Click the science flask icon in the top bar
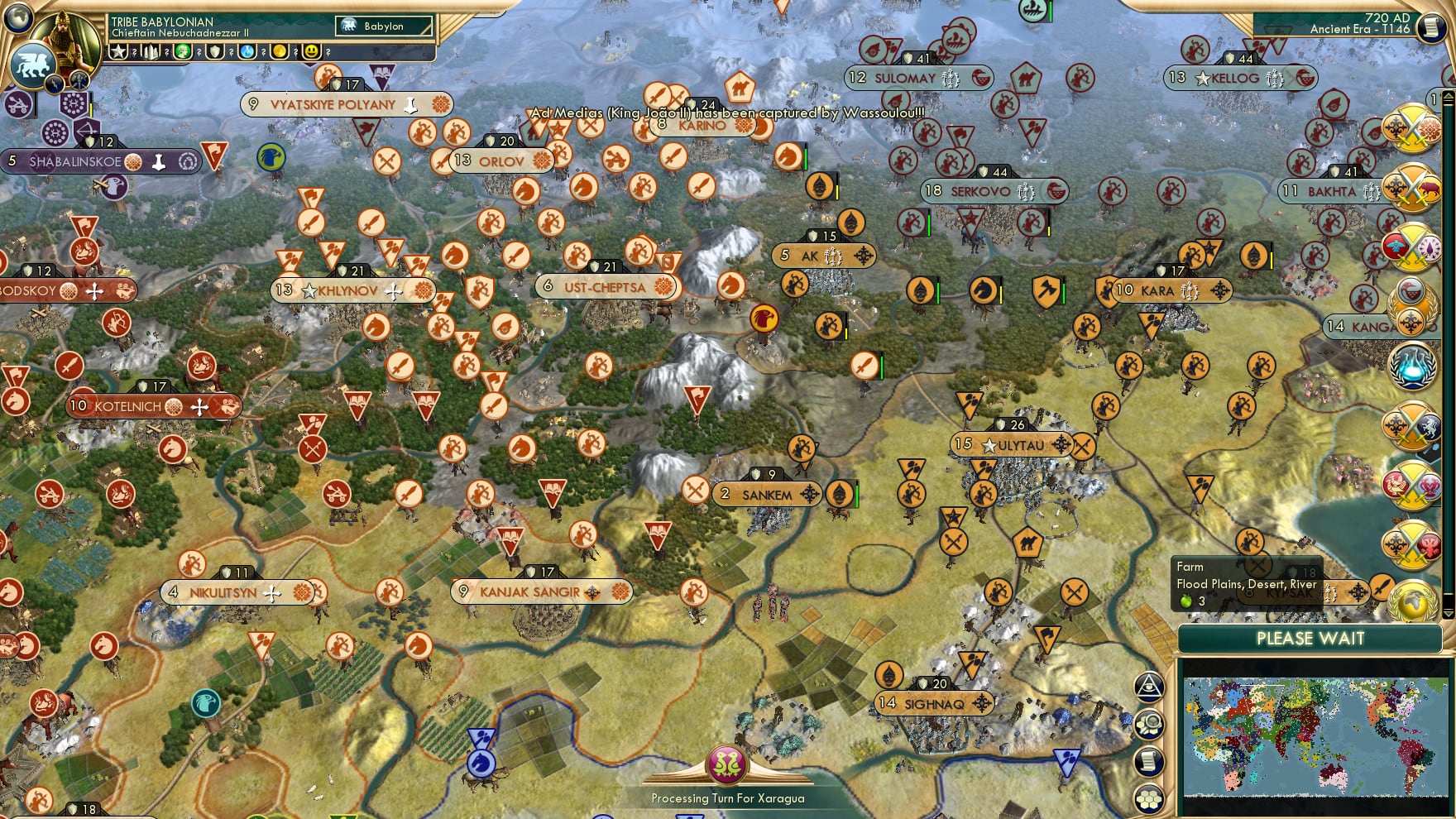This screenshot has width=1456, height=819. [247, 51]
